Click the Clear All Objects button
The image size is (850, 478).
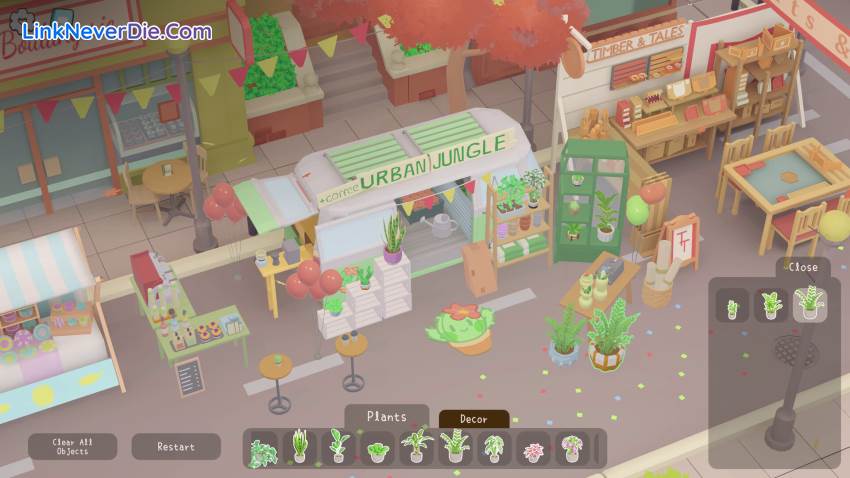72,446
